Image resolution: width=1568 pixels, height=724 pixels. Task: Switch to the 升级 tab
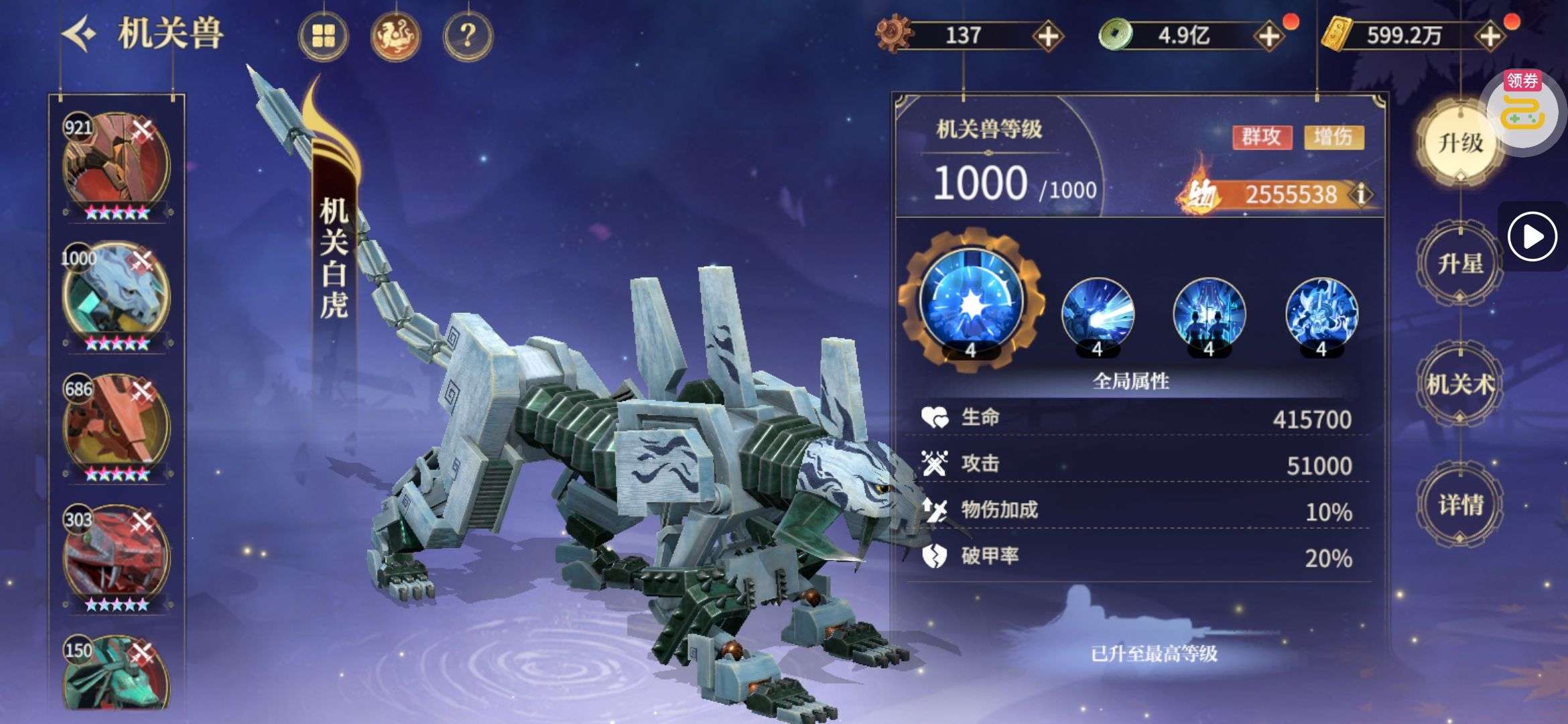pos(1459,143)
